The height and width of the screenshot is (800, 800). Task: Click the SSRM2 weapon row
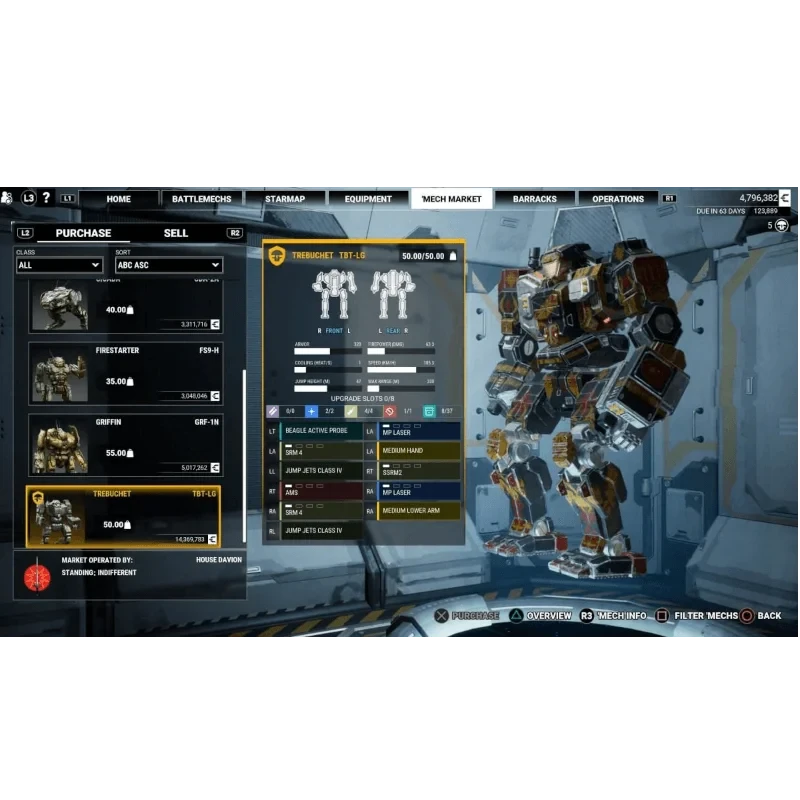419,471
